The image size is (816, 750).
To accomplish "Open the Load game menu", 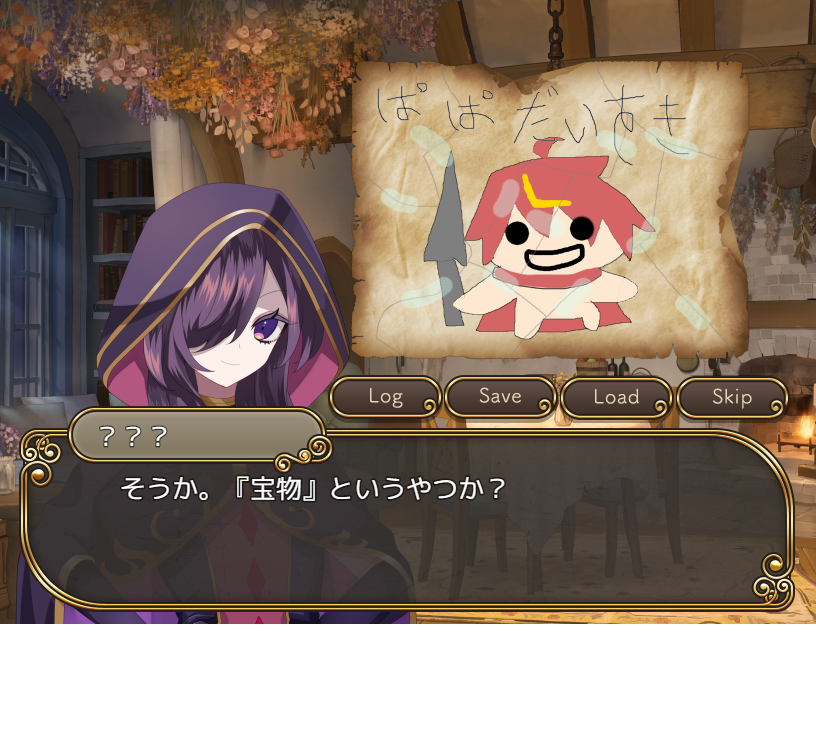I will 616,397.
